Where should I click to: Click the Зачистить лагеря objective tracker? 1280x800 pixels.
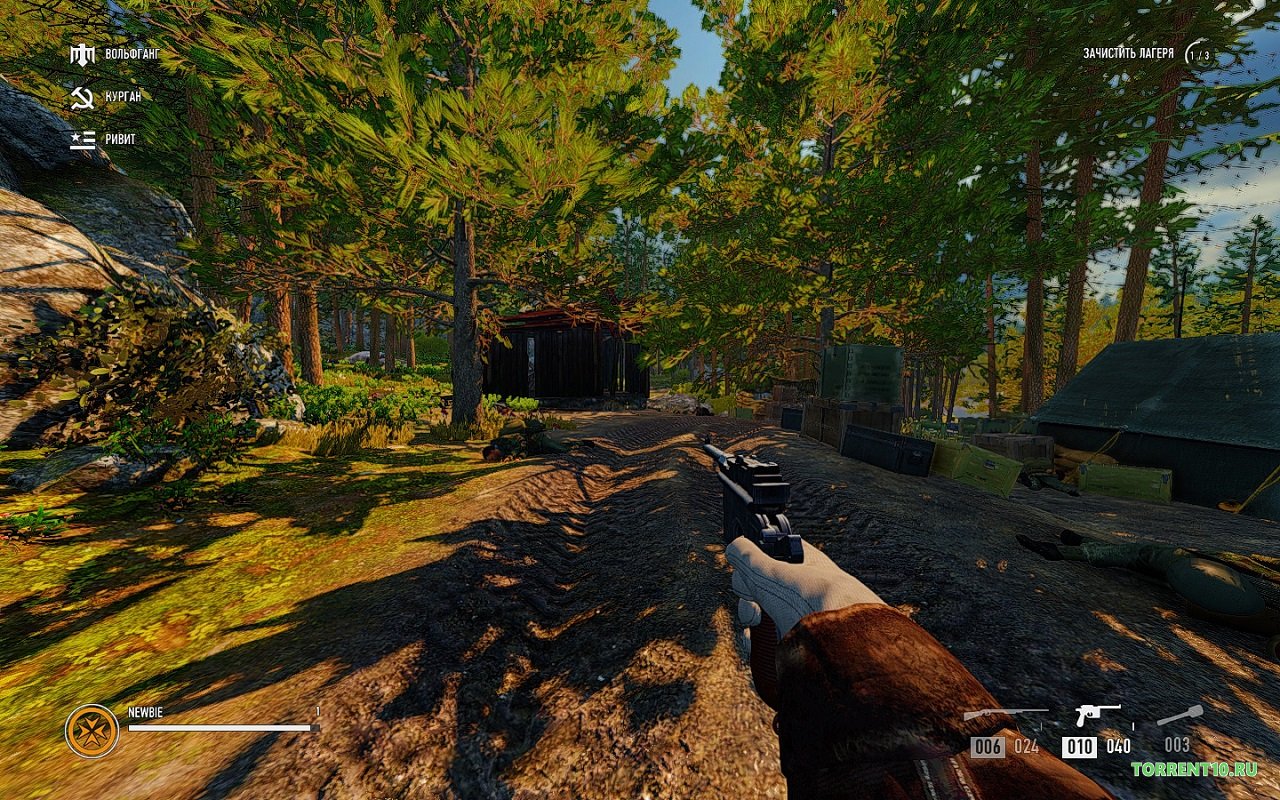pyautogui.click(x=1128, y=53)
